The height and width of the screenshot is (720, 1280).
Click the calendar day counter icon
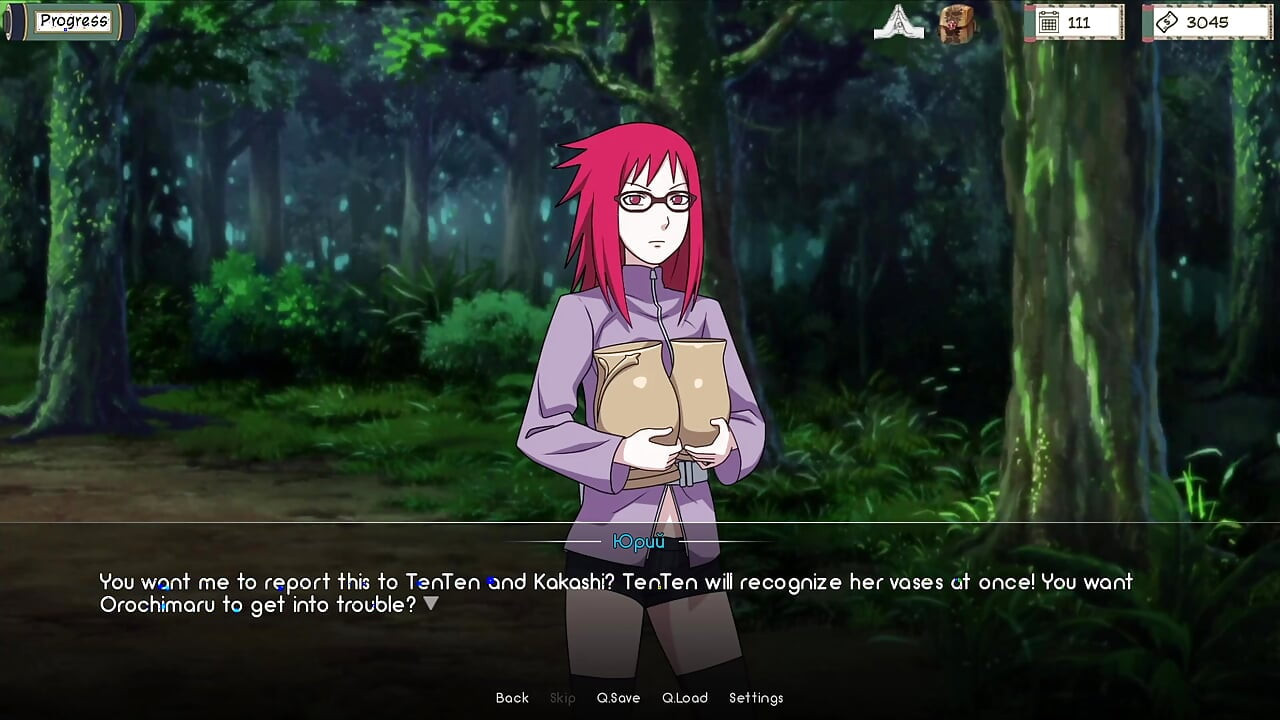[x=1050, y=21]
